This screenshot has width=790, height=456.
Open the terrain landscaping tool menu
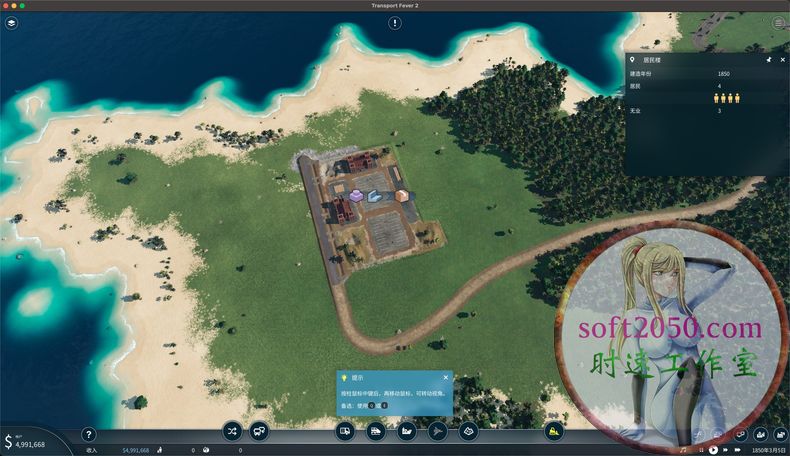(468, 432)
